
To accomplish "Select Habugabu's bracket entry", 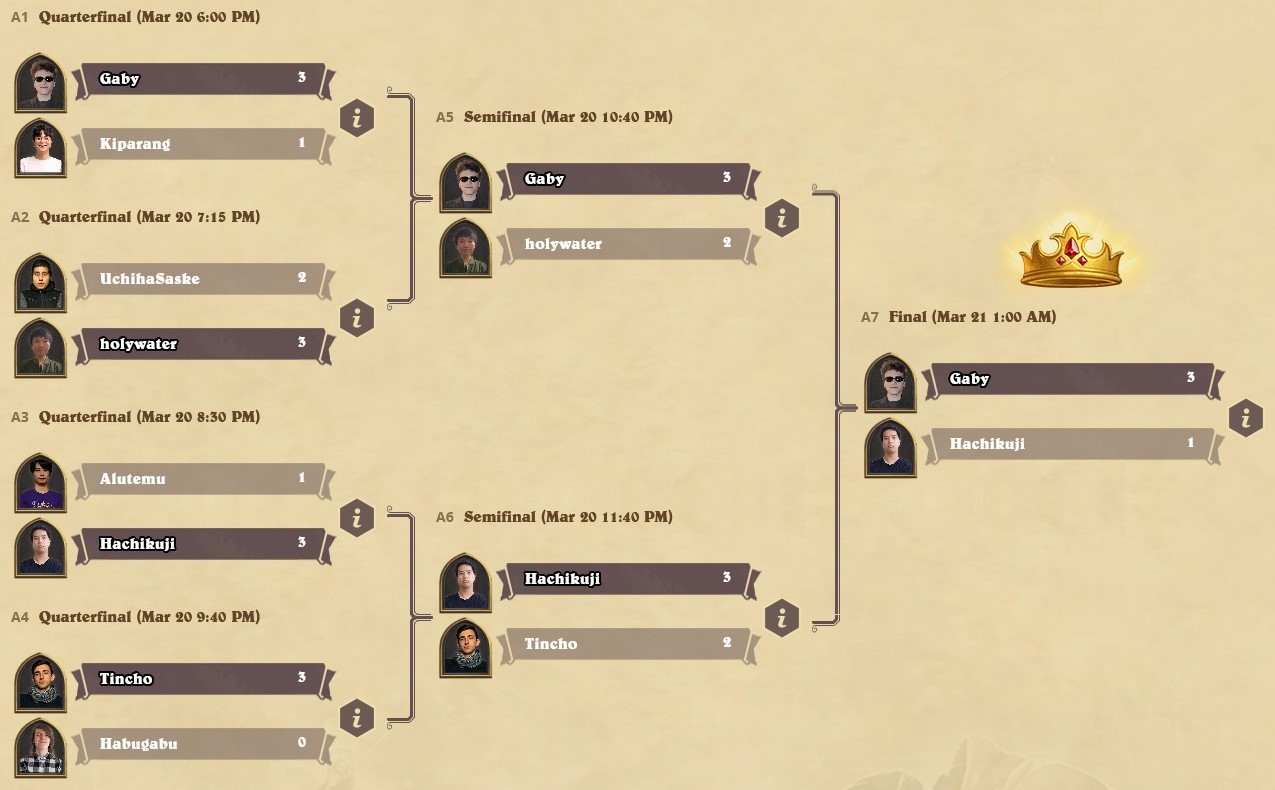I will coord(200,744).
